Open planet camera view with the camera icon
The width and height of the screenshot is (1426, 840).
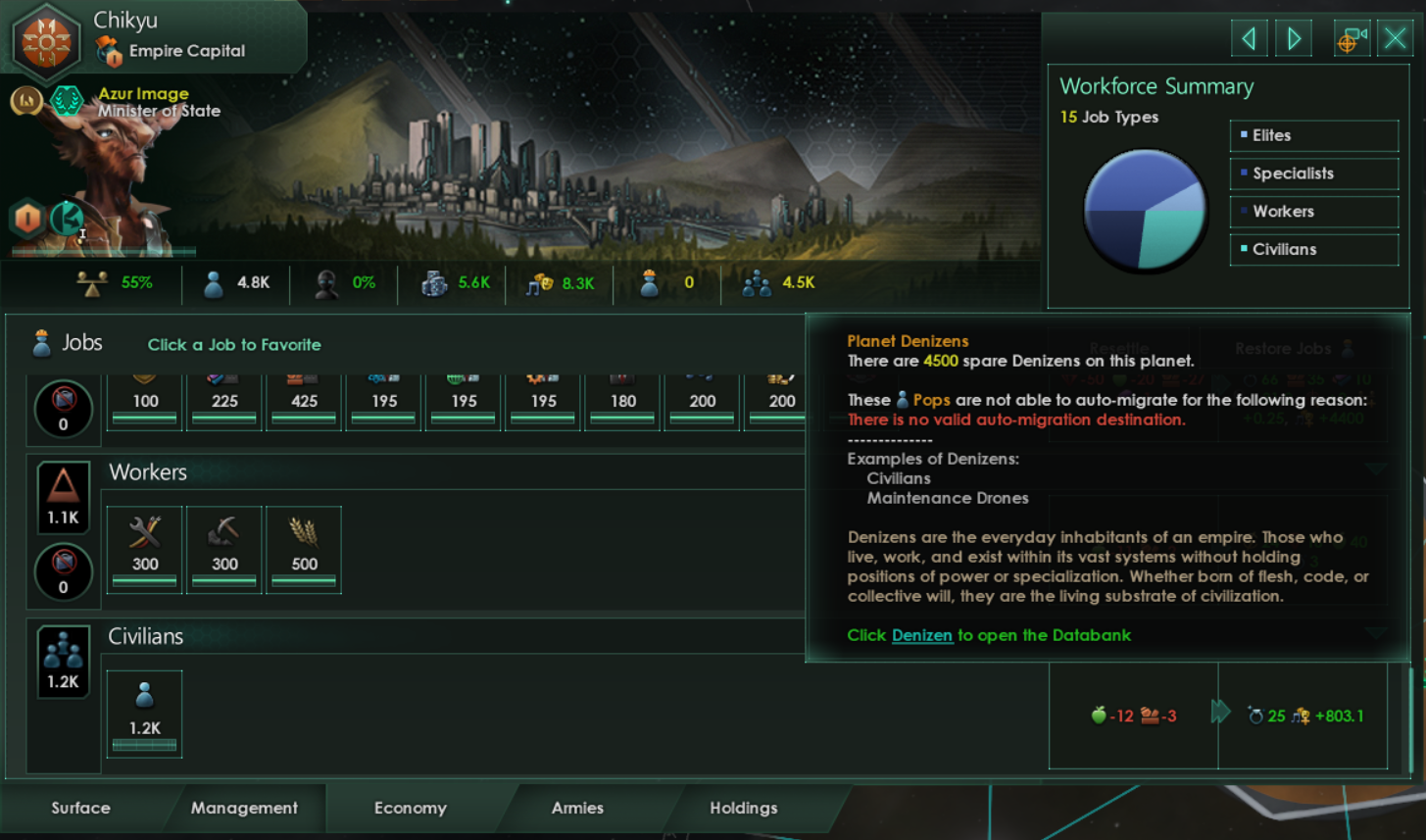[x=1351, y=37]
